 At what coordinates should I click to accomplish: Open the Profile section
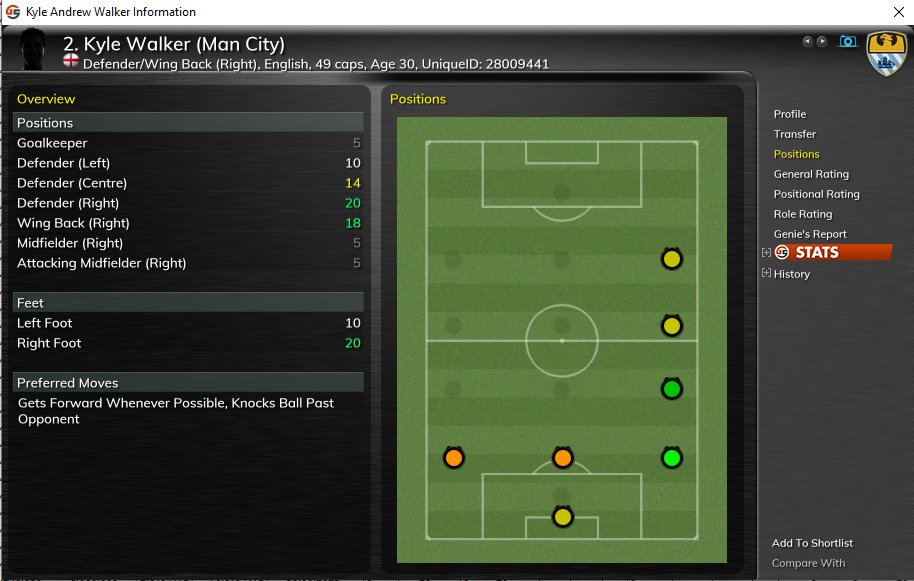click(789, 114)
